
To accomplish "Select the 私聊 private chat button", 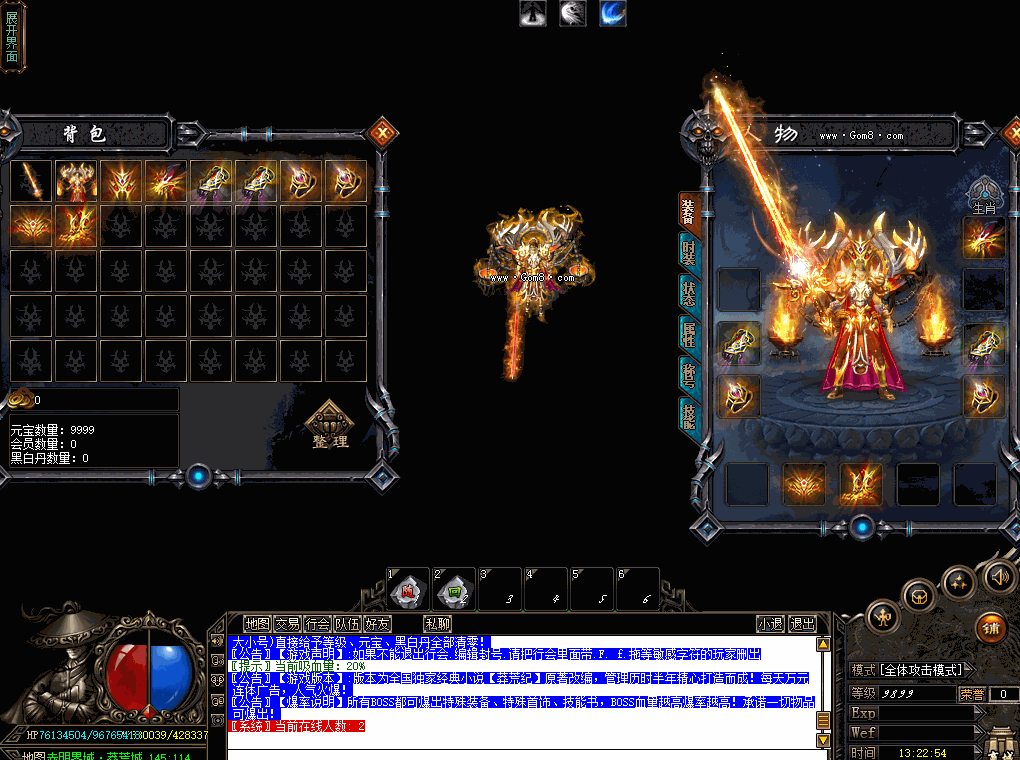I will click(437, 624).
